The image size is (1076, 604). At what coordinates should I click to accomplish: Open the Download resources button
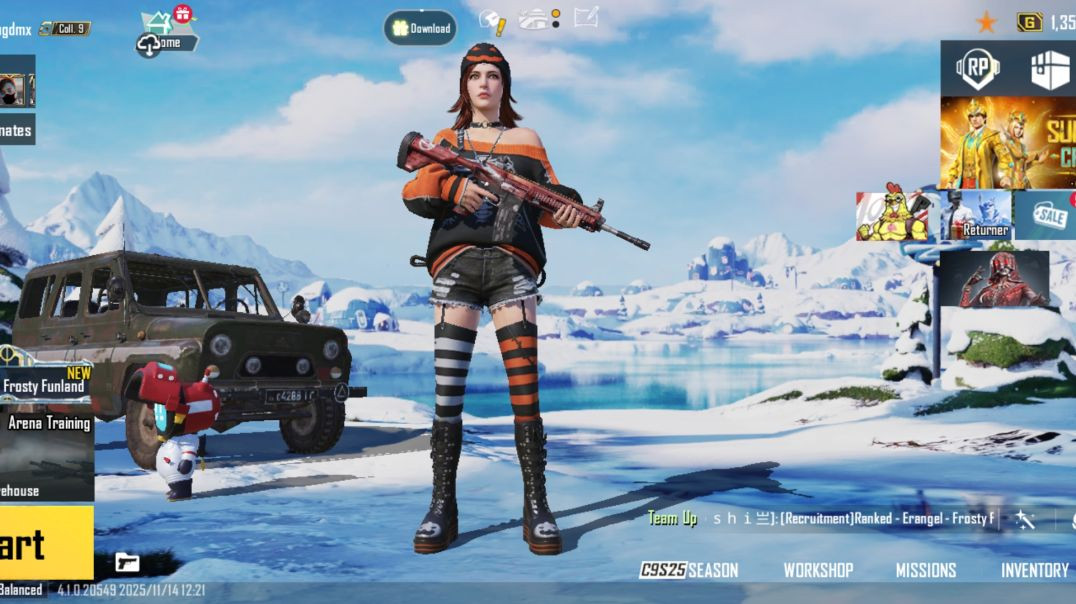click(x=420, y=28)
